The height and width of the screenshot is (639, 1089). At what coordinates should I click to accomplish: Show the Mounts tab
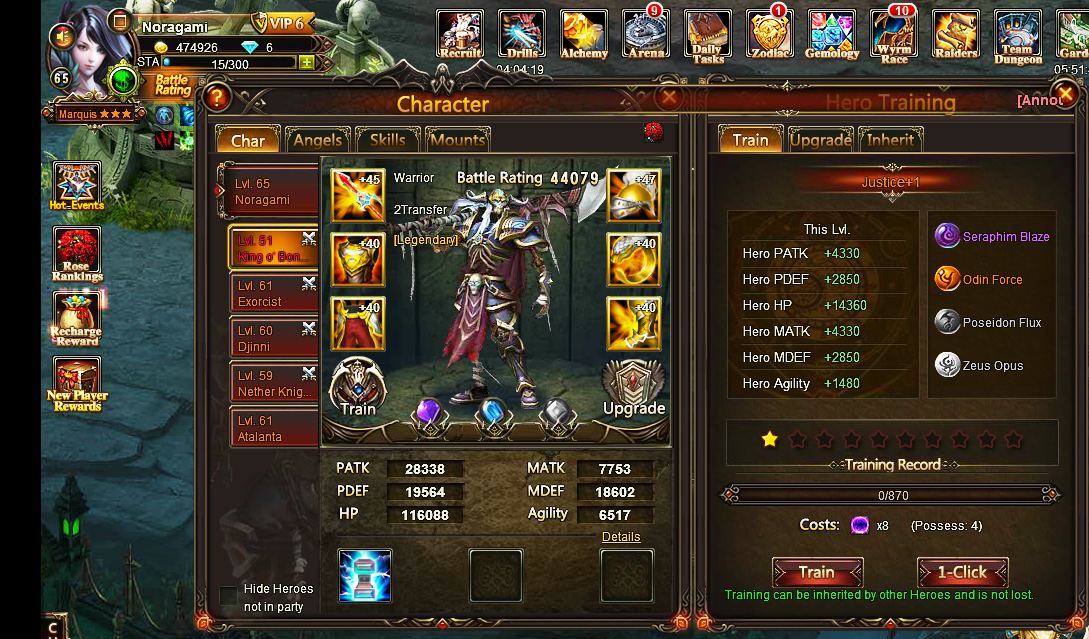pos(457,140)
